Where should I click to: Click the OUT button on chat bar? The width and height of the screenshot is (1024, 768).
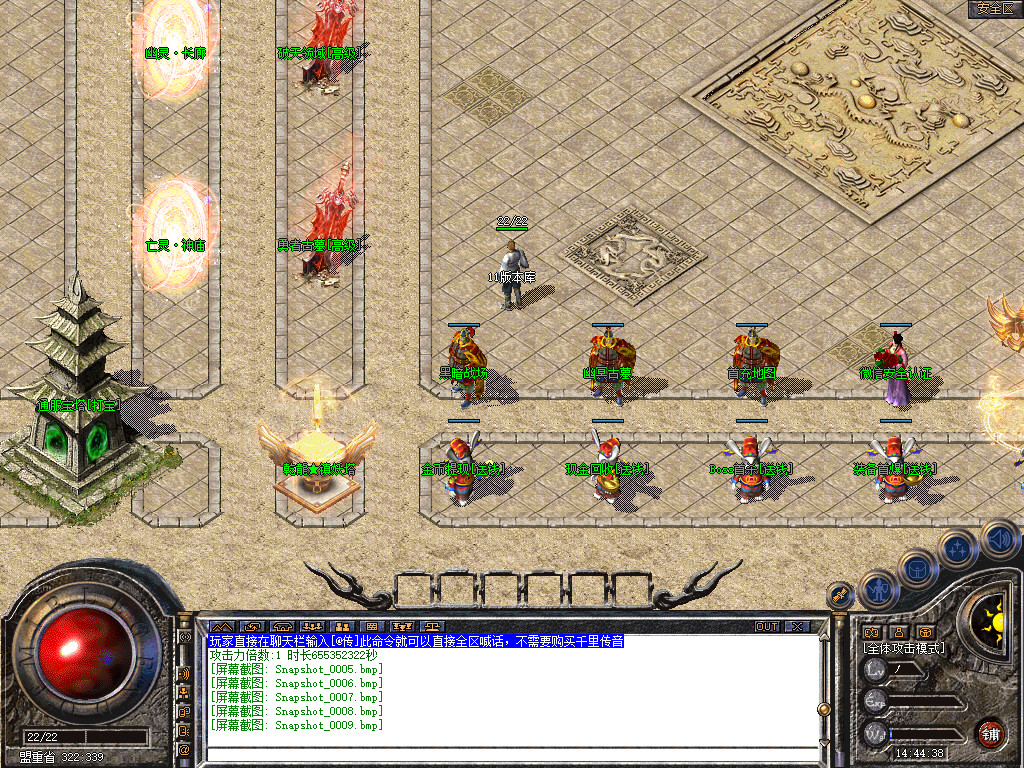(x=766, y=627)
